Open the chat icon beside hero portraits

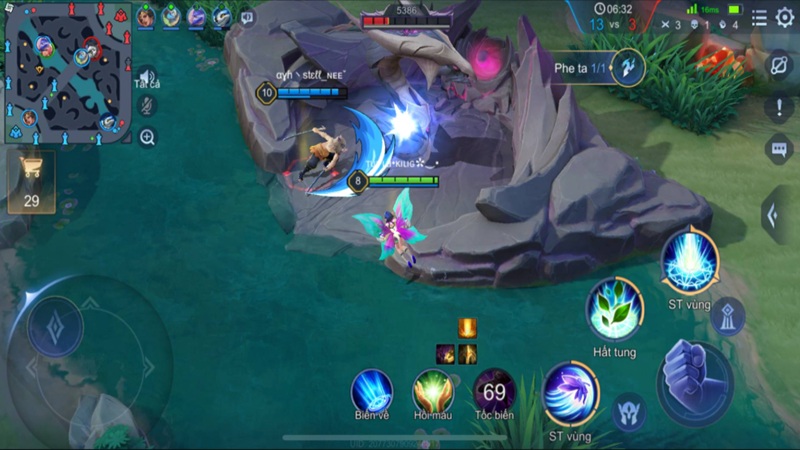click(x=247, y=17)
